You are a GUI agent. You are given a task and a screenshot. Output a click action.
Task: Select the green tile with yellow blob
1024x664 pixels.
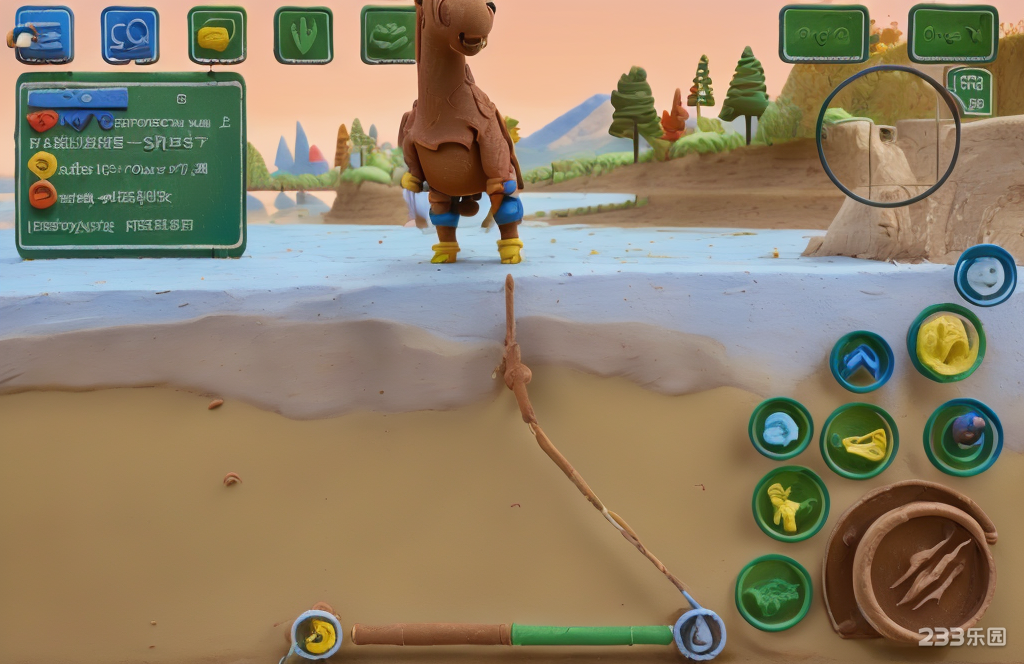click(217, 36)
